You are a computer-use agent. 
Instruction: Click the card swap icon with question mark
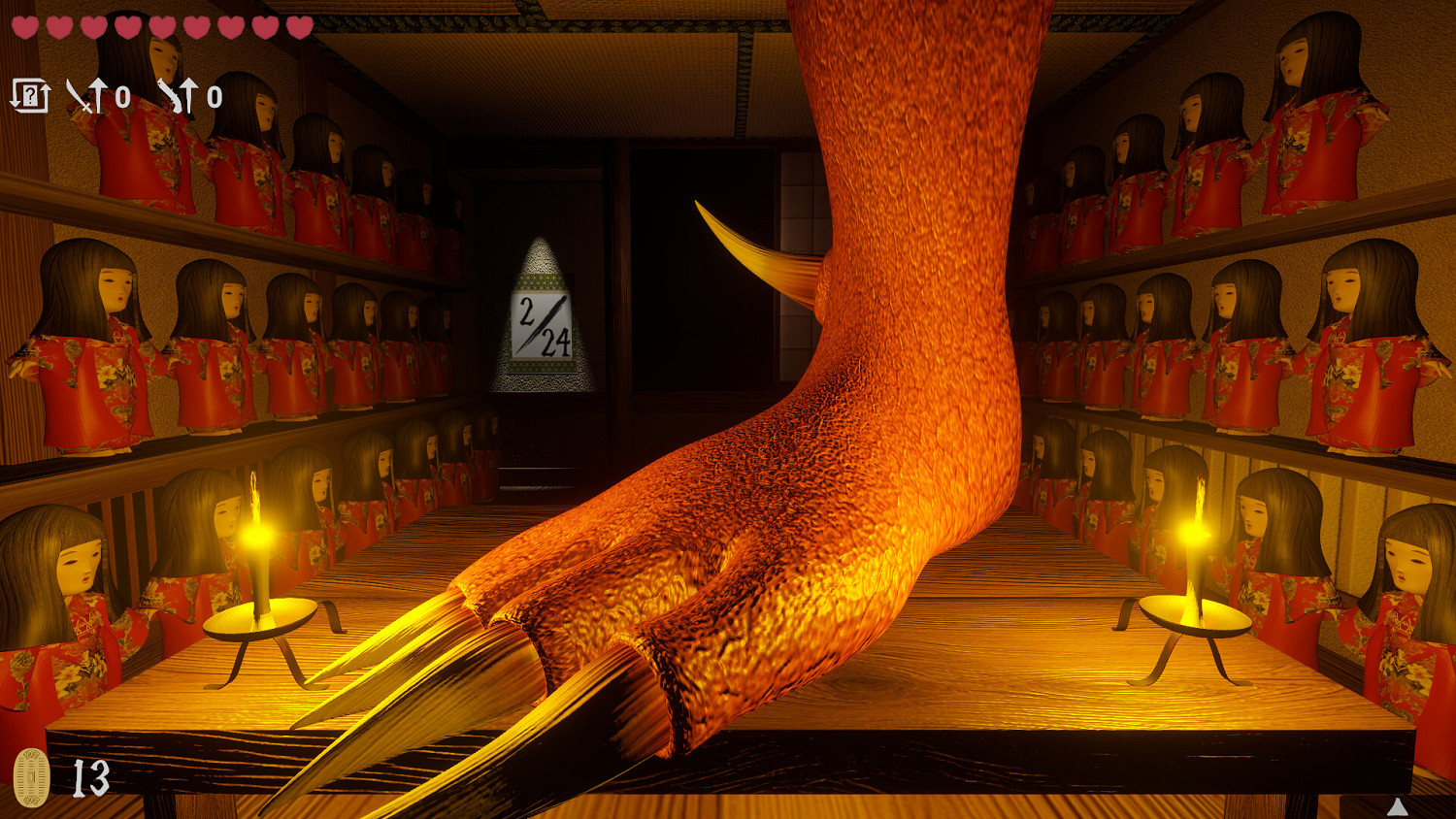32,93
